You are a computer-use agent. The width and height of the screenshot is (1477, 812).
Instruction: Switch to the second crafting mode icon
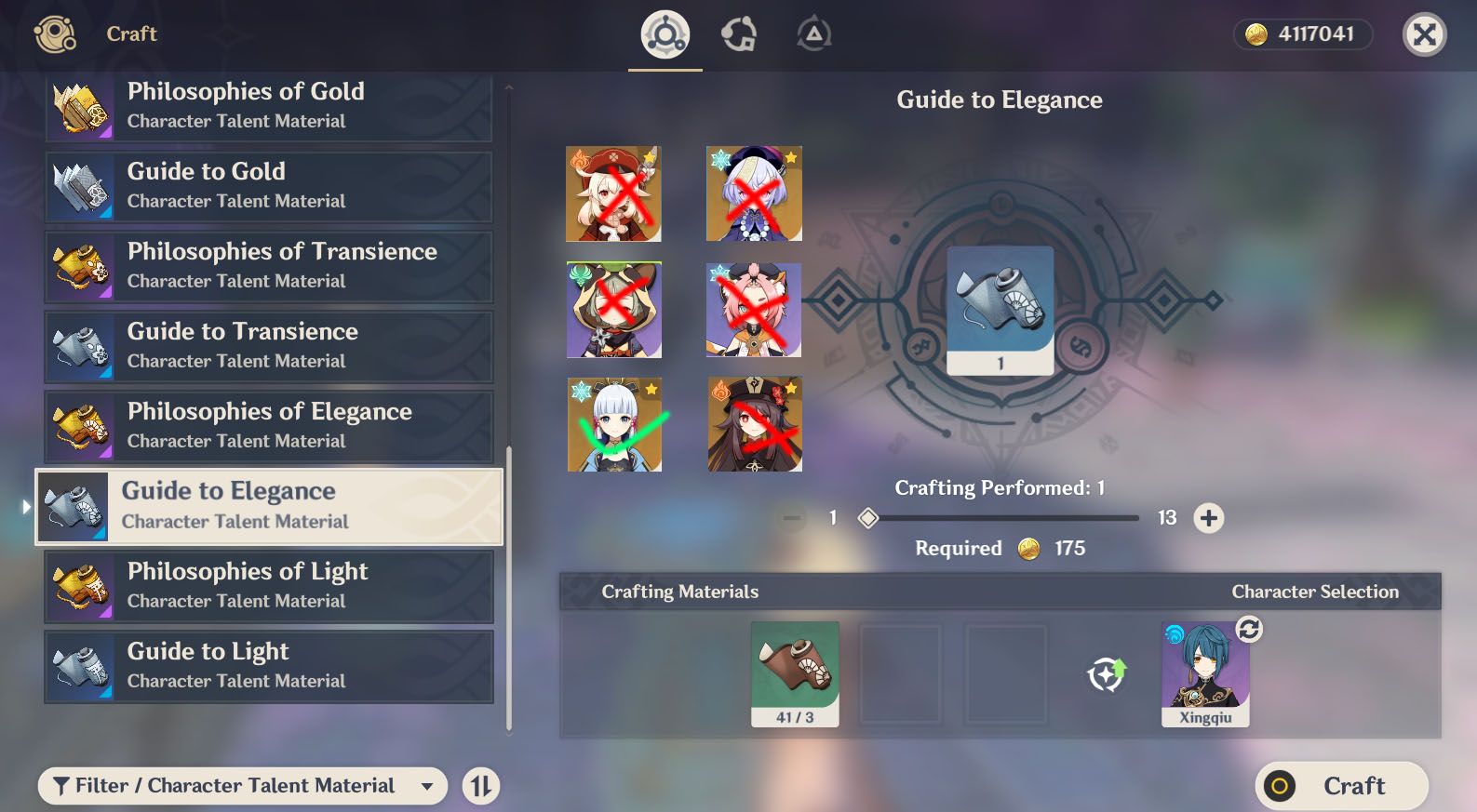pyautogui.click(x=738, y=34)
